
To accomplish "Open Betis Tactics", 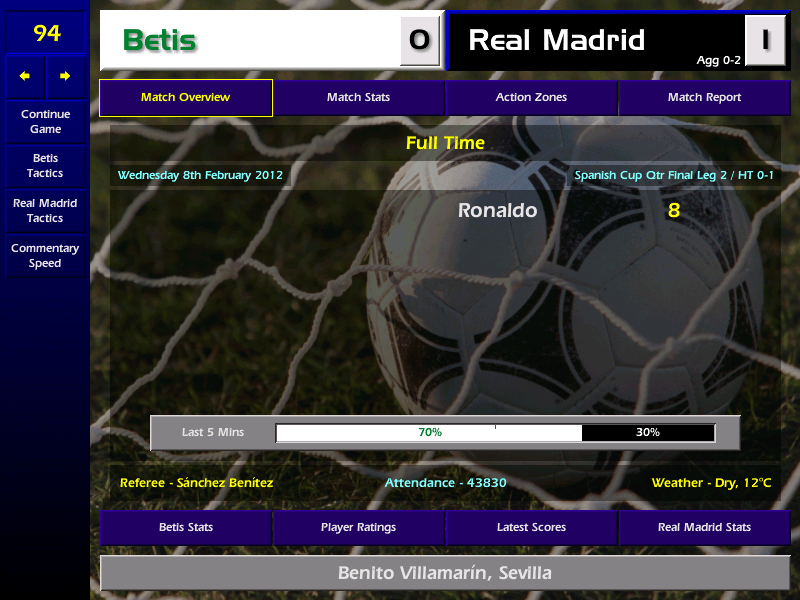I will point(45,166).
